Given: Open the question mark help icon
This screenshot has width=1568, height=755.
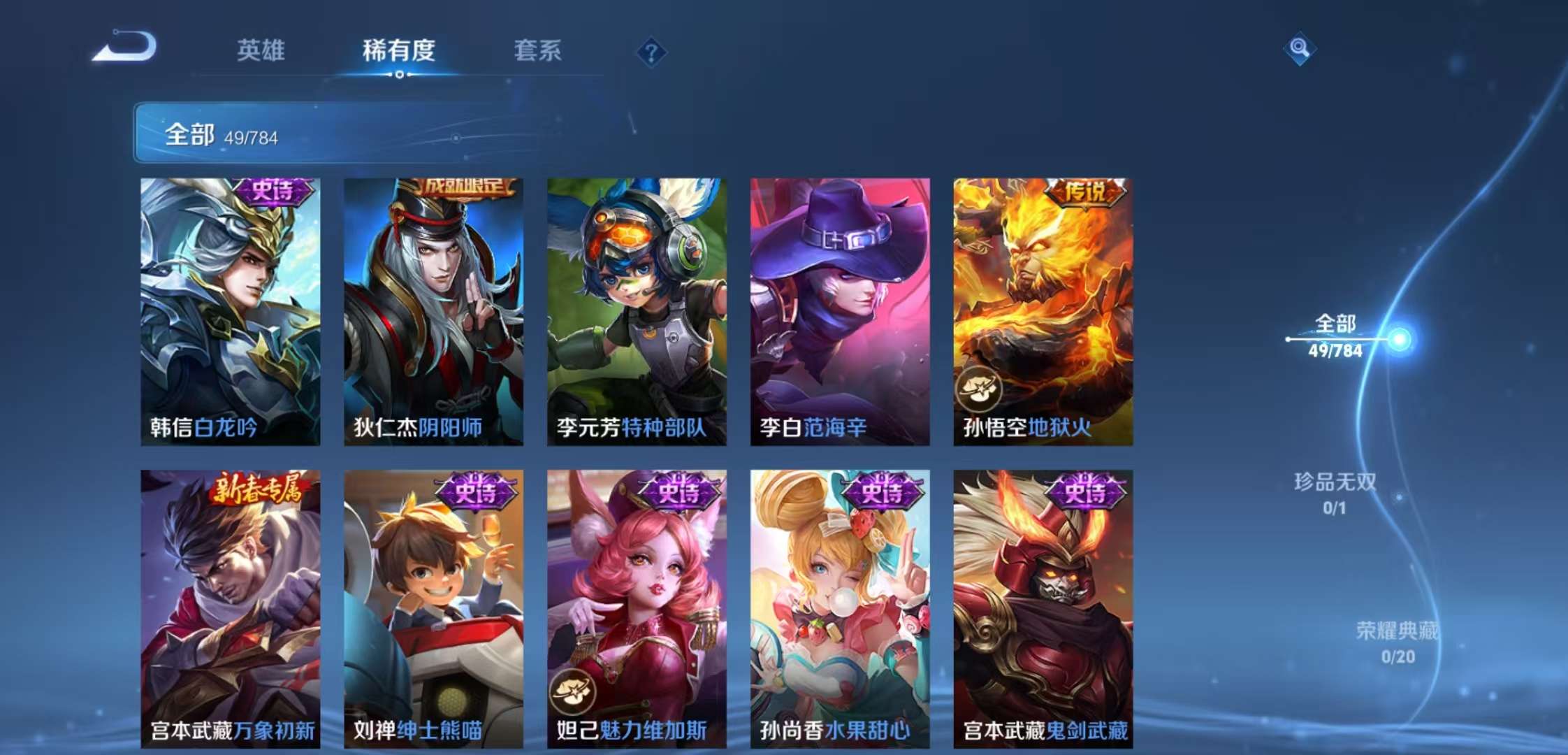Looking at the screenshot, I should pyautogui.click(x=649, y=50).
